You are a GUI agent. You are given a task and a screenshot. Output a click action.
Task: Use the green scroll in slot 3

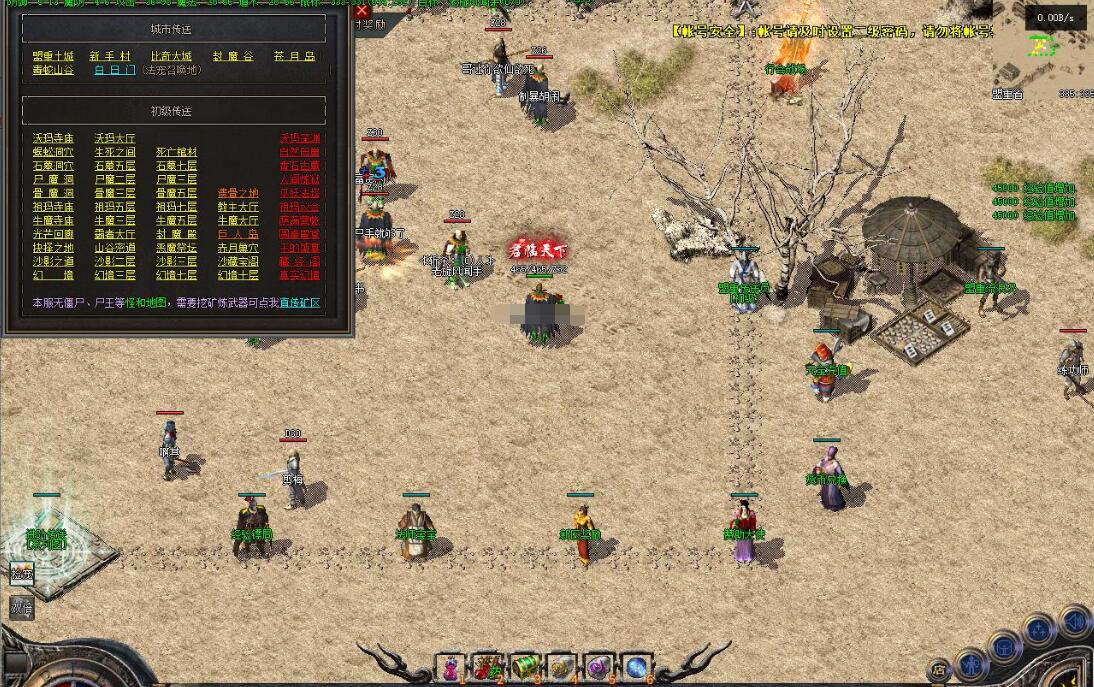click(525, 667)
